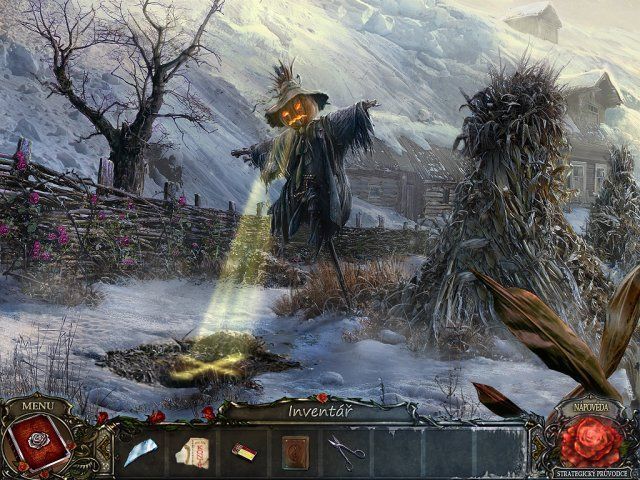Open the Menu button
The image size is (640, 480).
37,406
